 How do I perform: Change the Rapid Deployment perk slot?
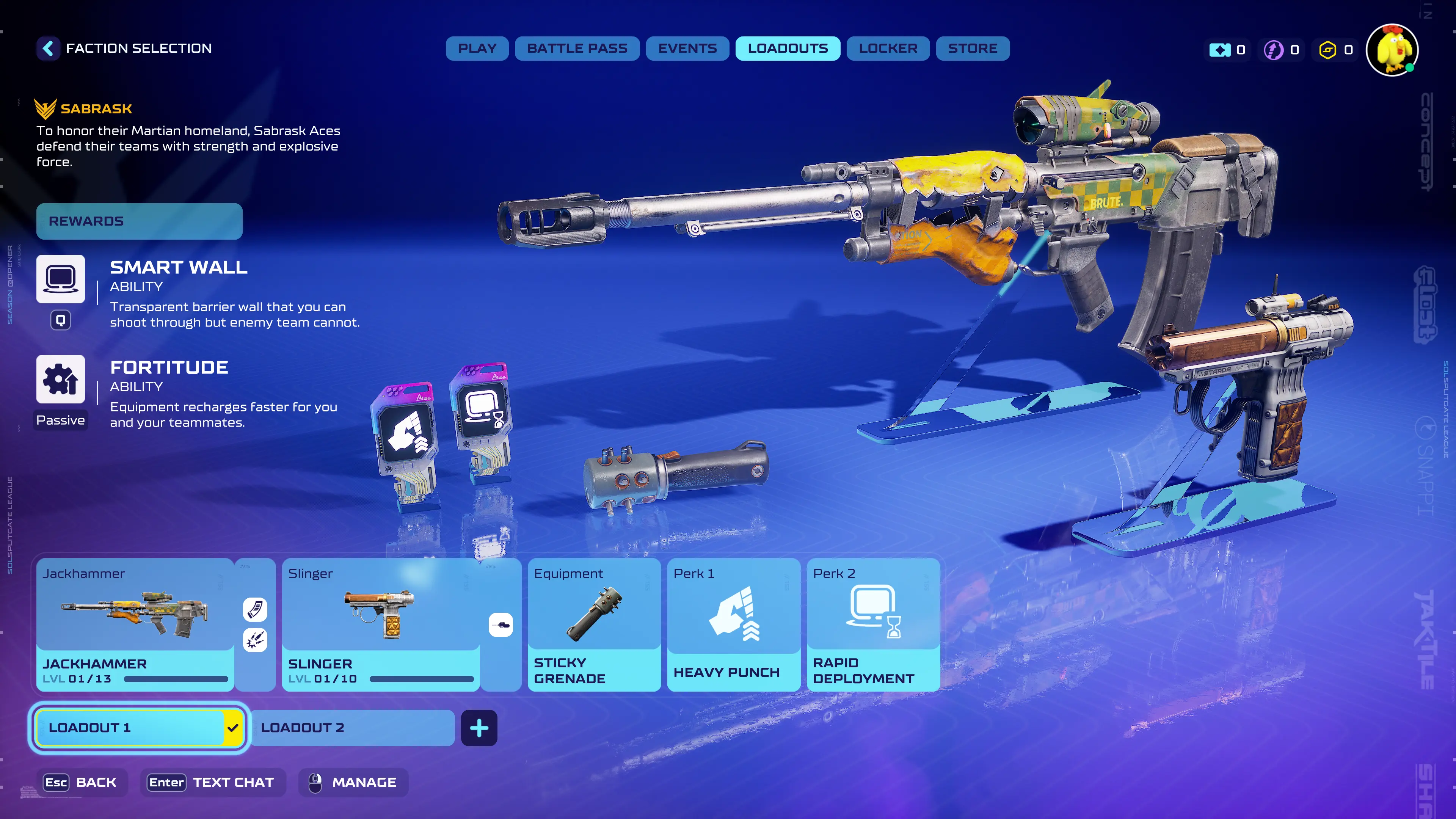(x=873, y=624)
